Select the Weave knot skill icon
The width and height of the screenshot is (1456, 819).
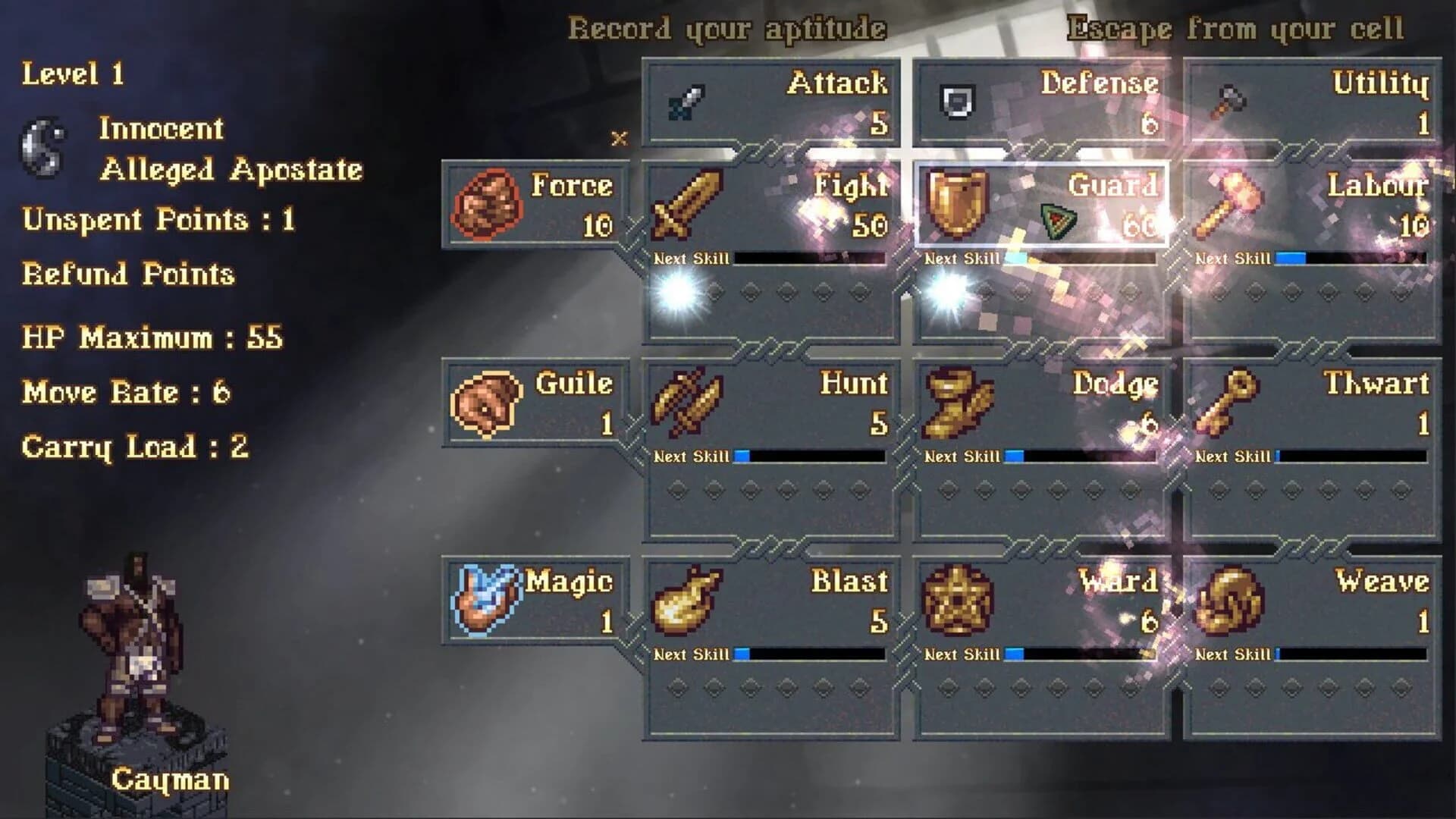pos(1228,603)
